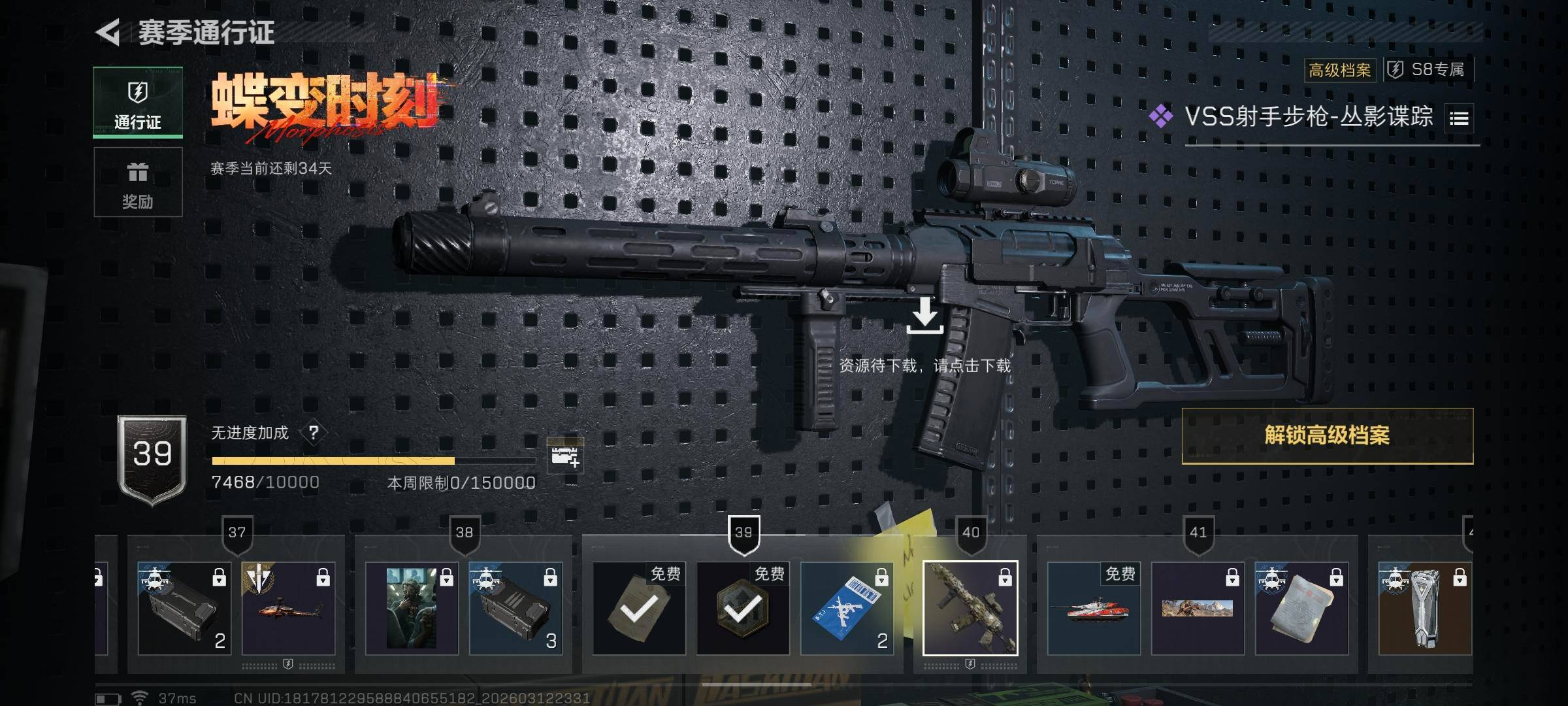Go back from the season pass screen
This screenshot has width=1568, height=706.
tap(108, 32)
